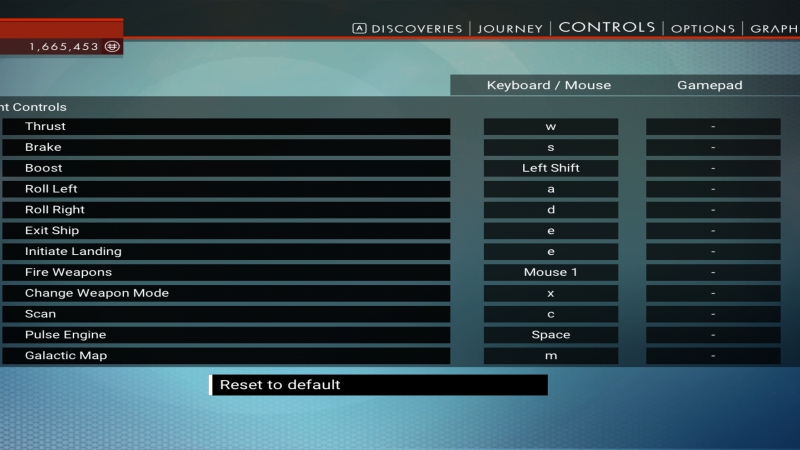Edit the Exit Ship keyboard binding
This screenshot has height=450, width=800.
[551, 231]
